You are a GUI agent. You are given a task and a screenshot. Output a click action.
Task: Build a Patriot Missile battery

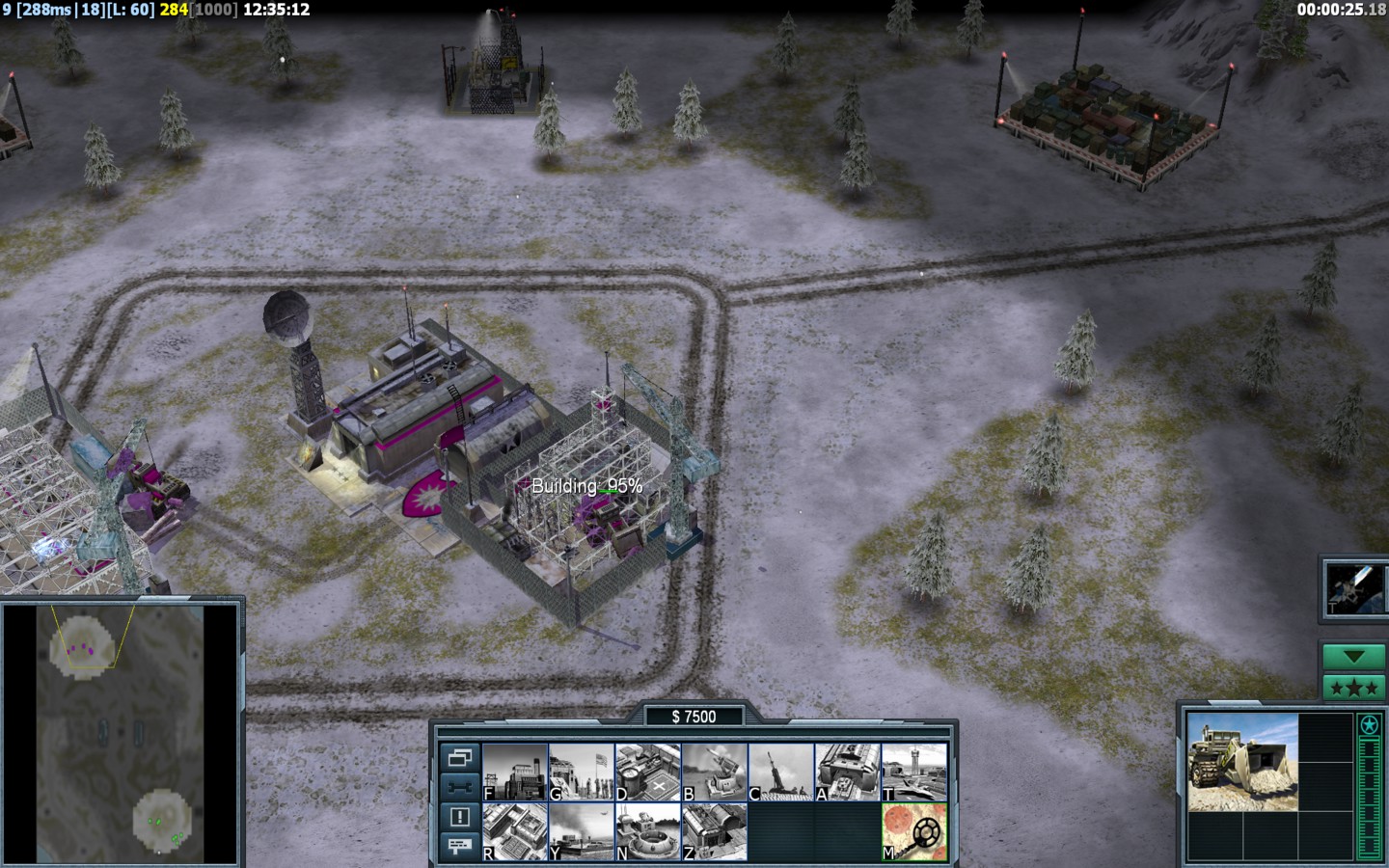pos(715,772)
